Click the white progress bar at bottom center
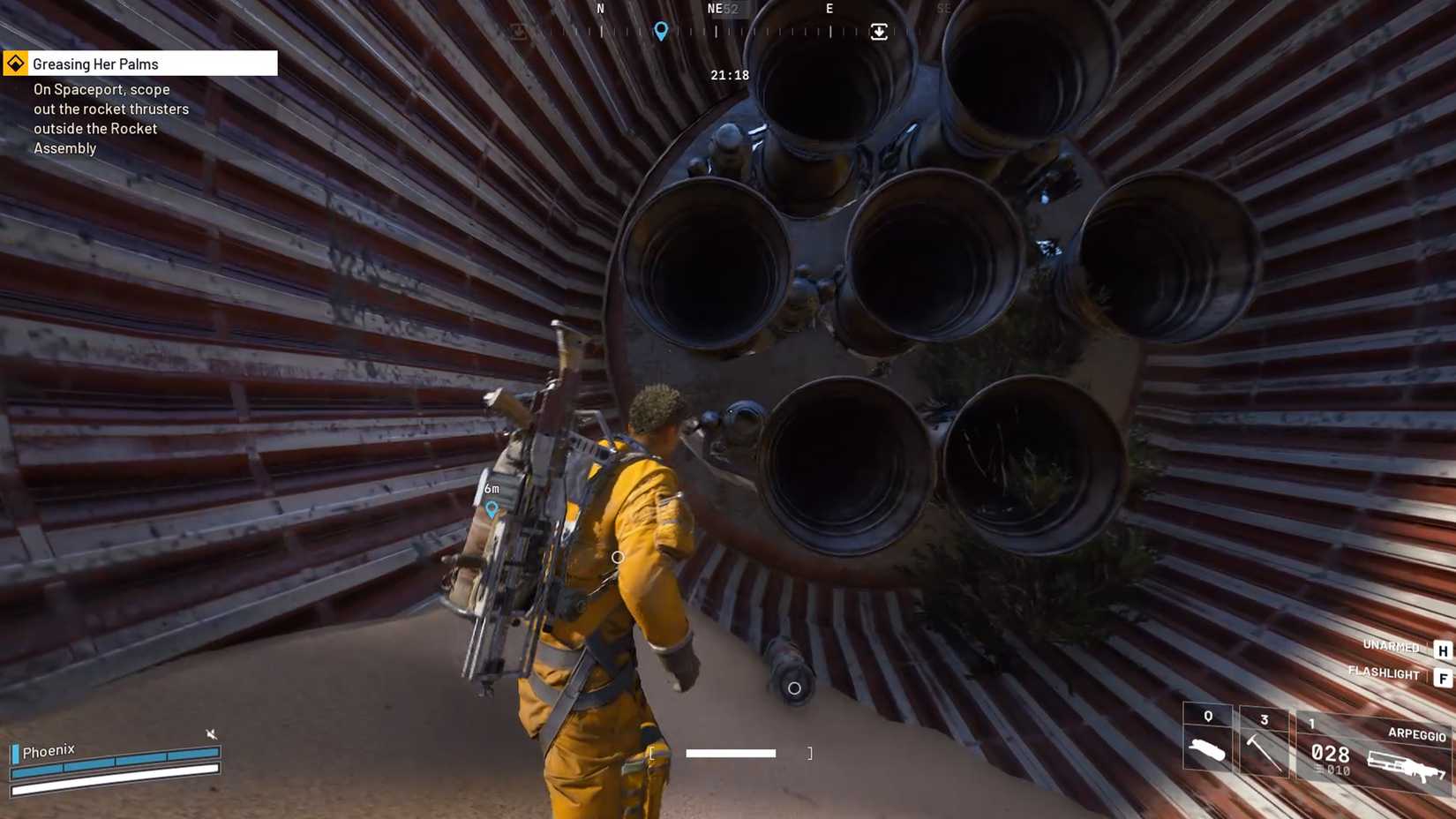Image resolution: width=1456 pixels, height=819 pixels. click(730, 753)
